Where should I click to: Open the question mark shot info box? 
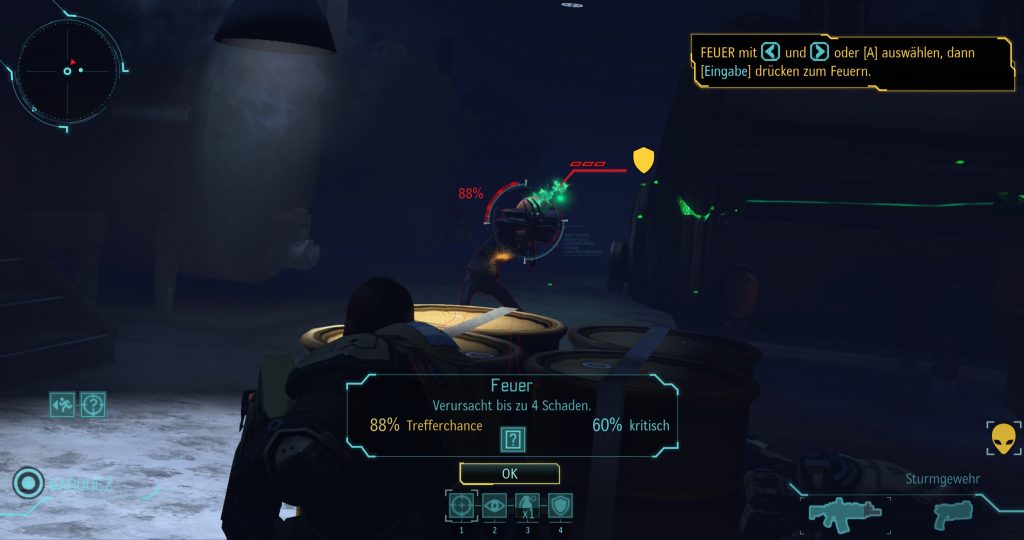[512, 439]
